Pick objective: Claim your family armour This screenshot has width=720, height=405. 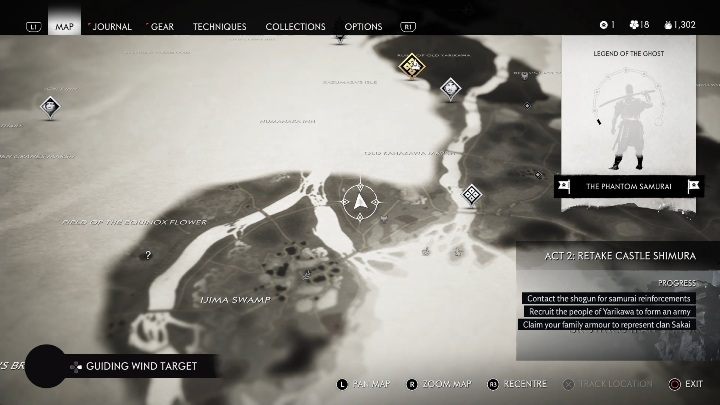[606, 325]
